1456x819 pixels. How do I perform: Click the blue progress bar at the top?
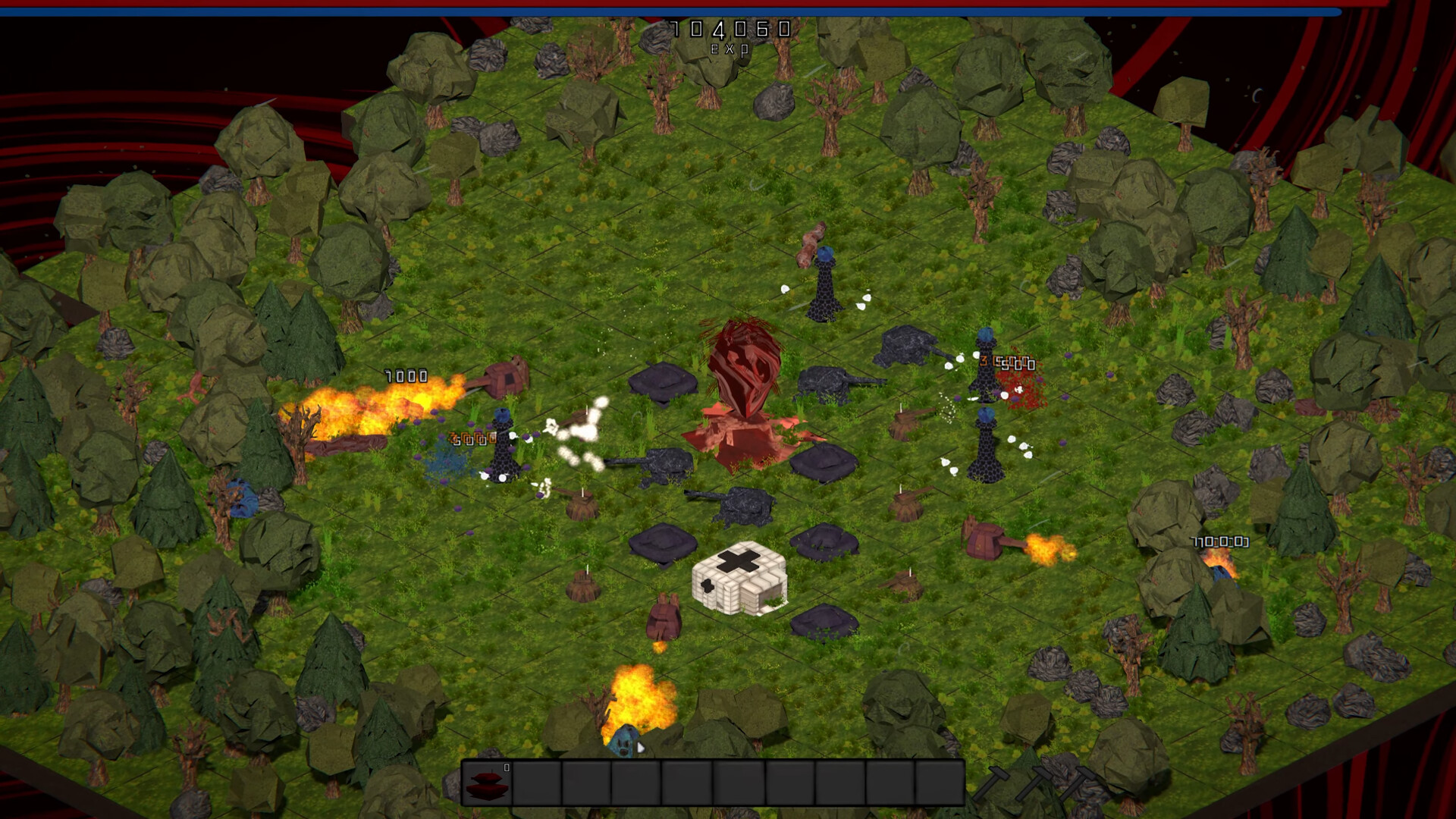tap(728, 11)
